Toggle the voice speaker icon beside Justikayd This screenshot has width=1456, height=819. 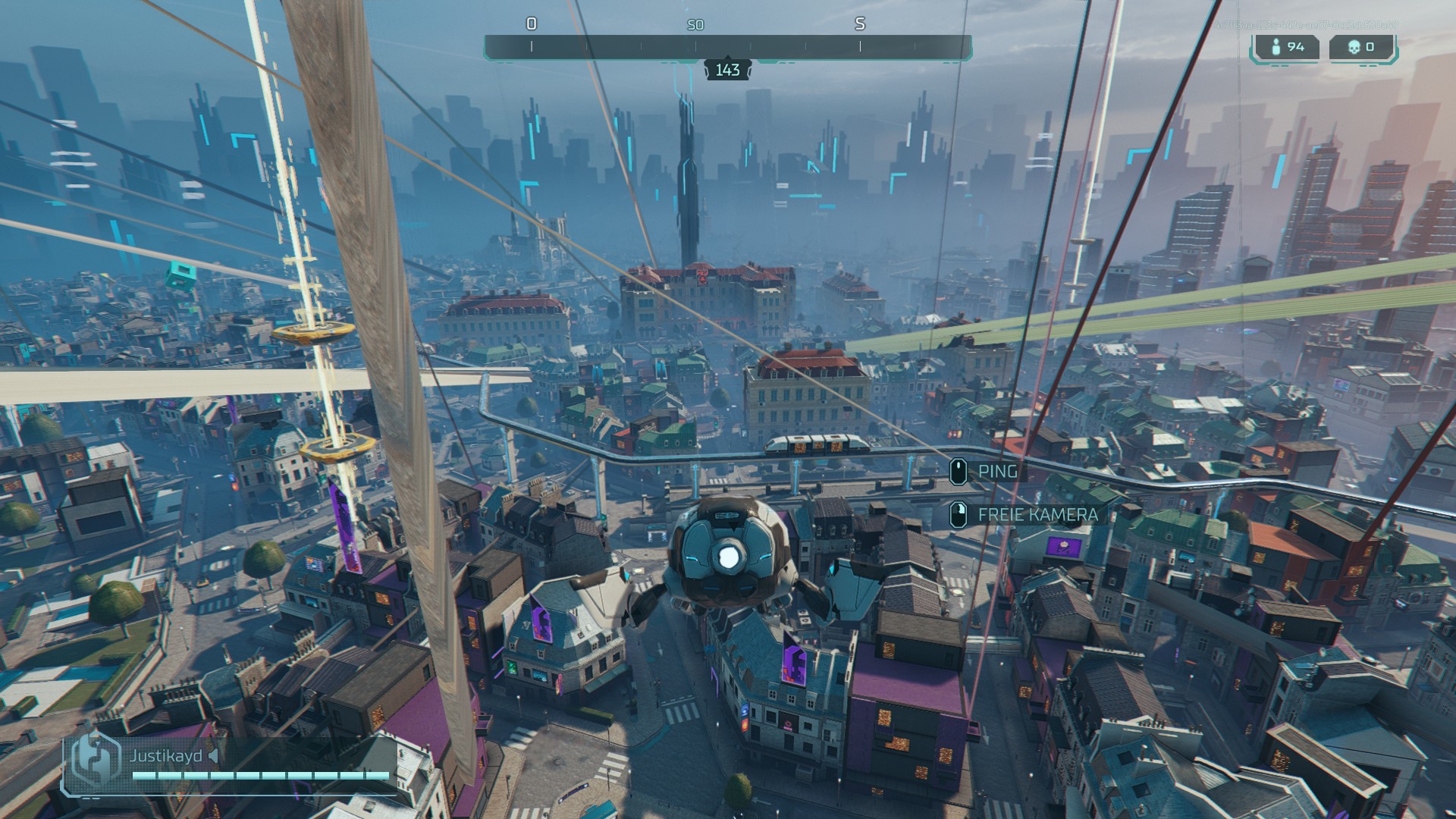tap(214, 756)
